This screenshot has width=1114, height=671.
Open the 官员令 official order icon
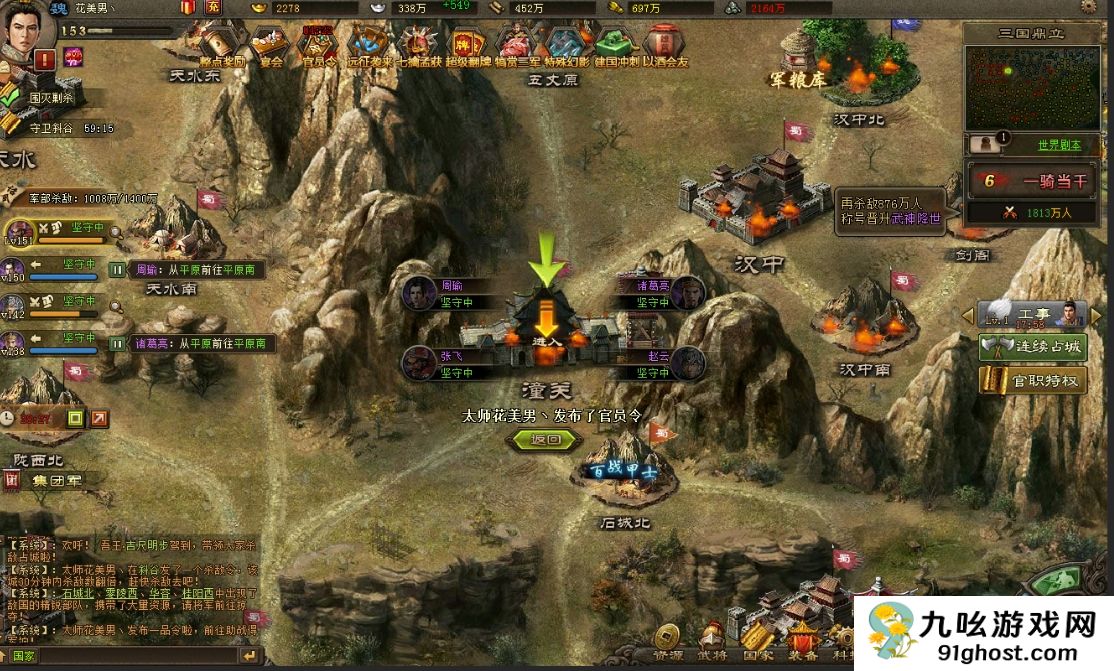(317, 44)
